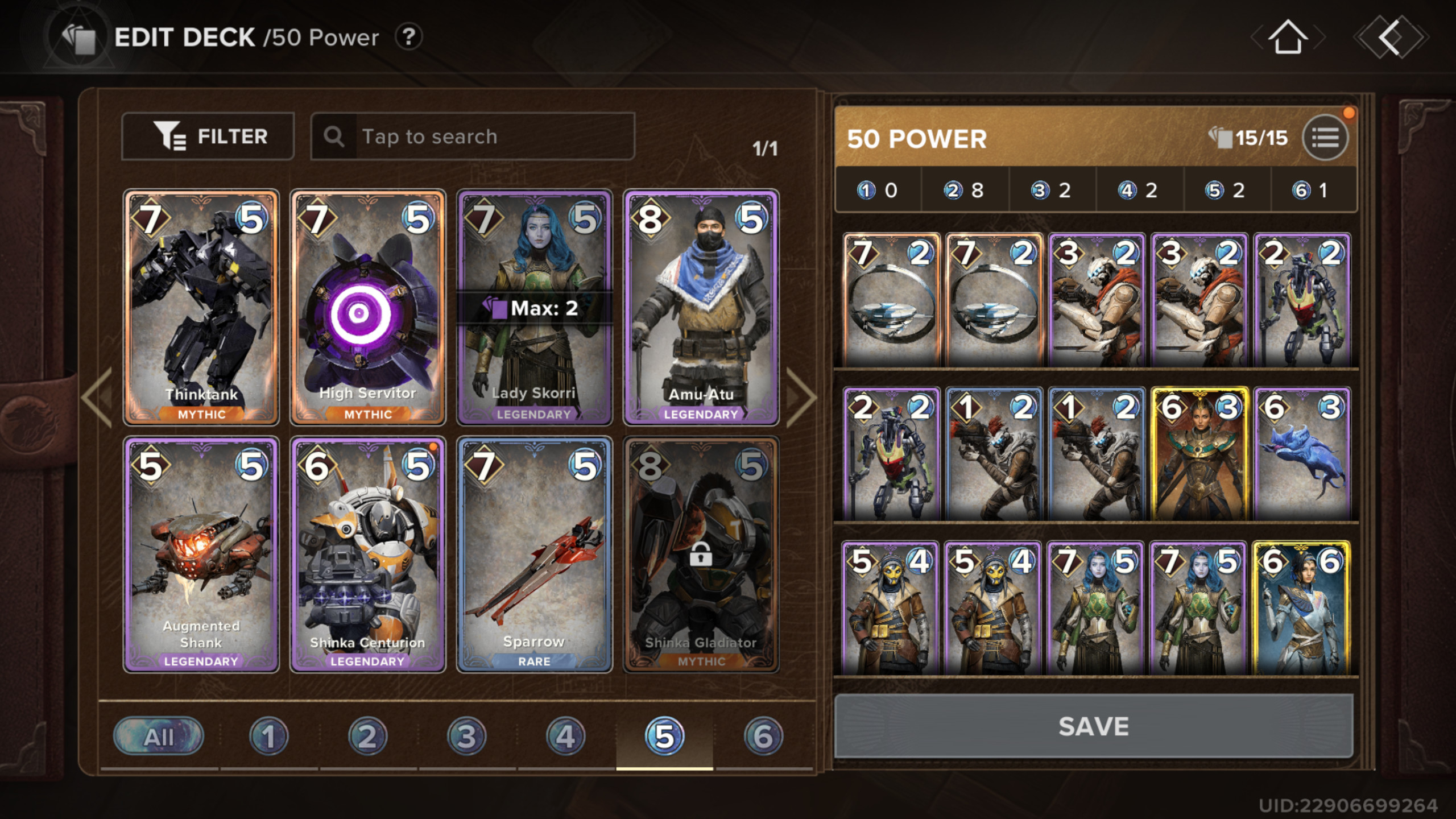
Task: Open the card Filter options
Action: [208, 136]
